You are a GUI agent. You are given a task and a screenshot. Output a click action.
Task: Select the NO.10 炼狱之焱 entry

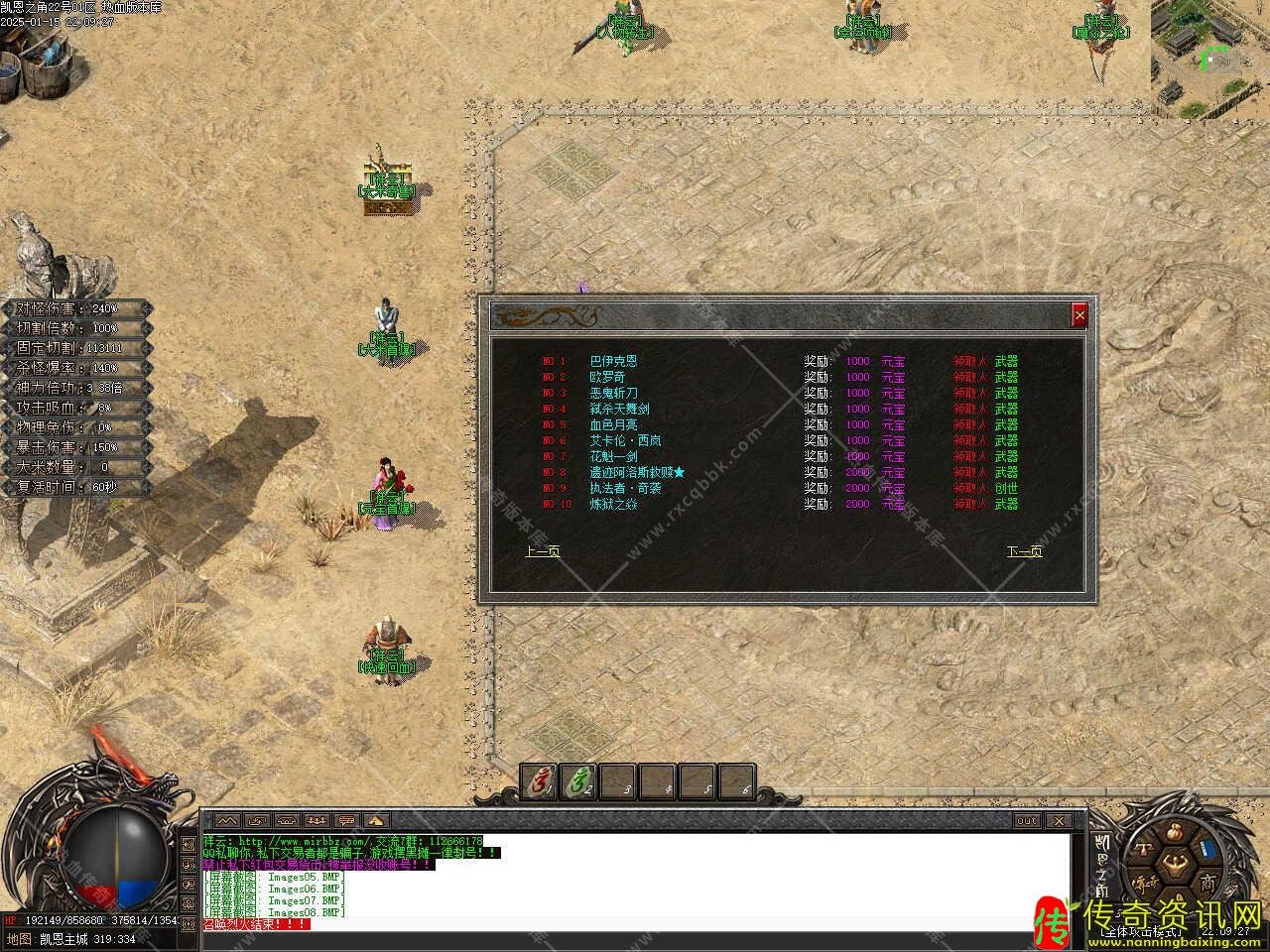[613, 504]
